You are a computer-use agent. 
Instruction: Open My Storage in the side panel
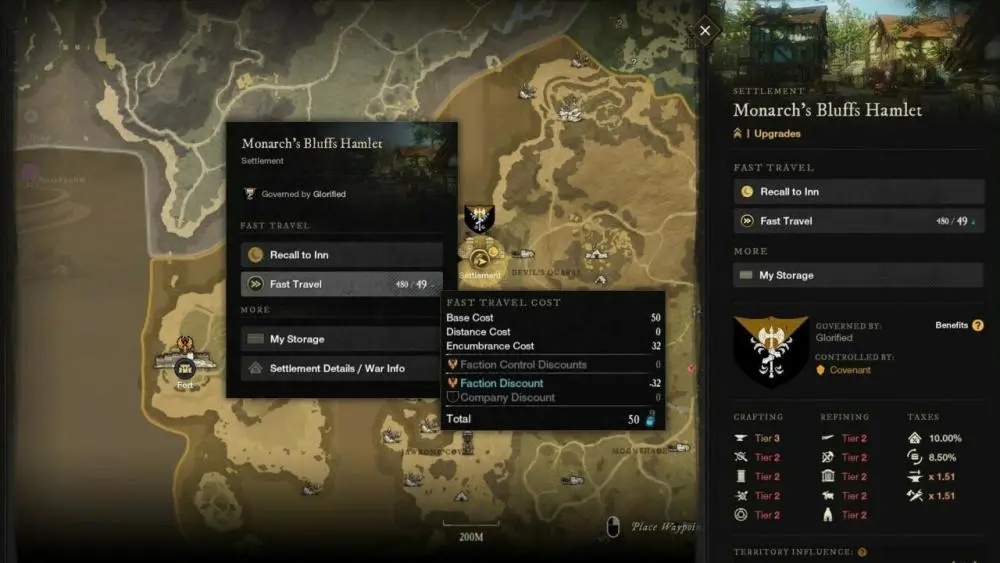click(x=858, y=275)
